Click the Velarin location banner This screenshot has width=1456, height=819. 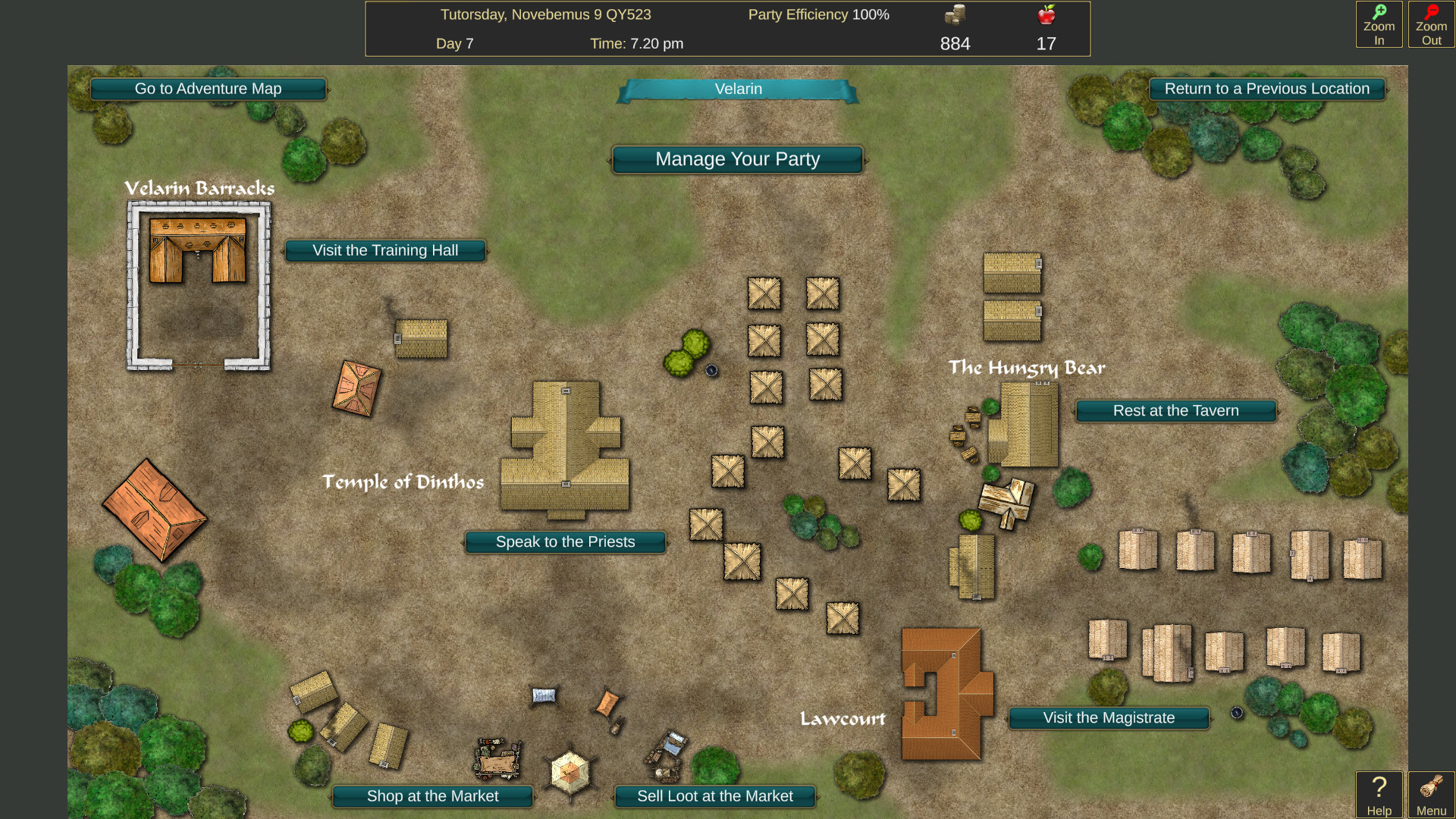click(738, 89)
